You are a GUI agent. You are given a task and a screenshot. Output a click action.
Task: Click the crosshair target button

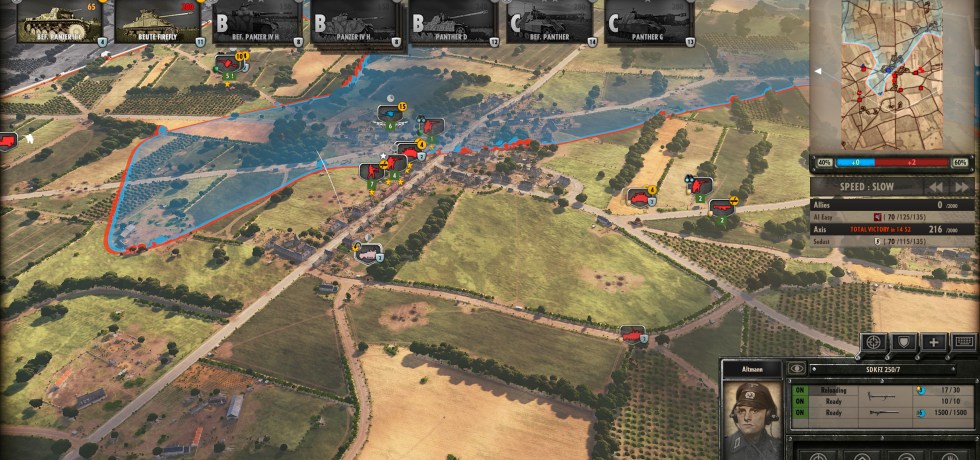874,343
